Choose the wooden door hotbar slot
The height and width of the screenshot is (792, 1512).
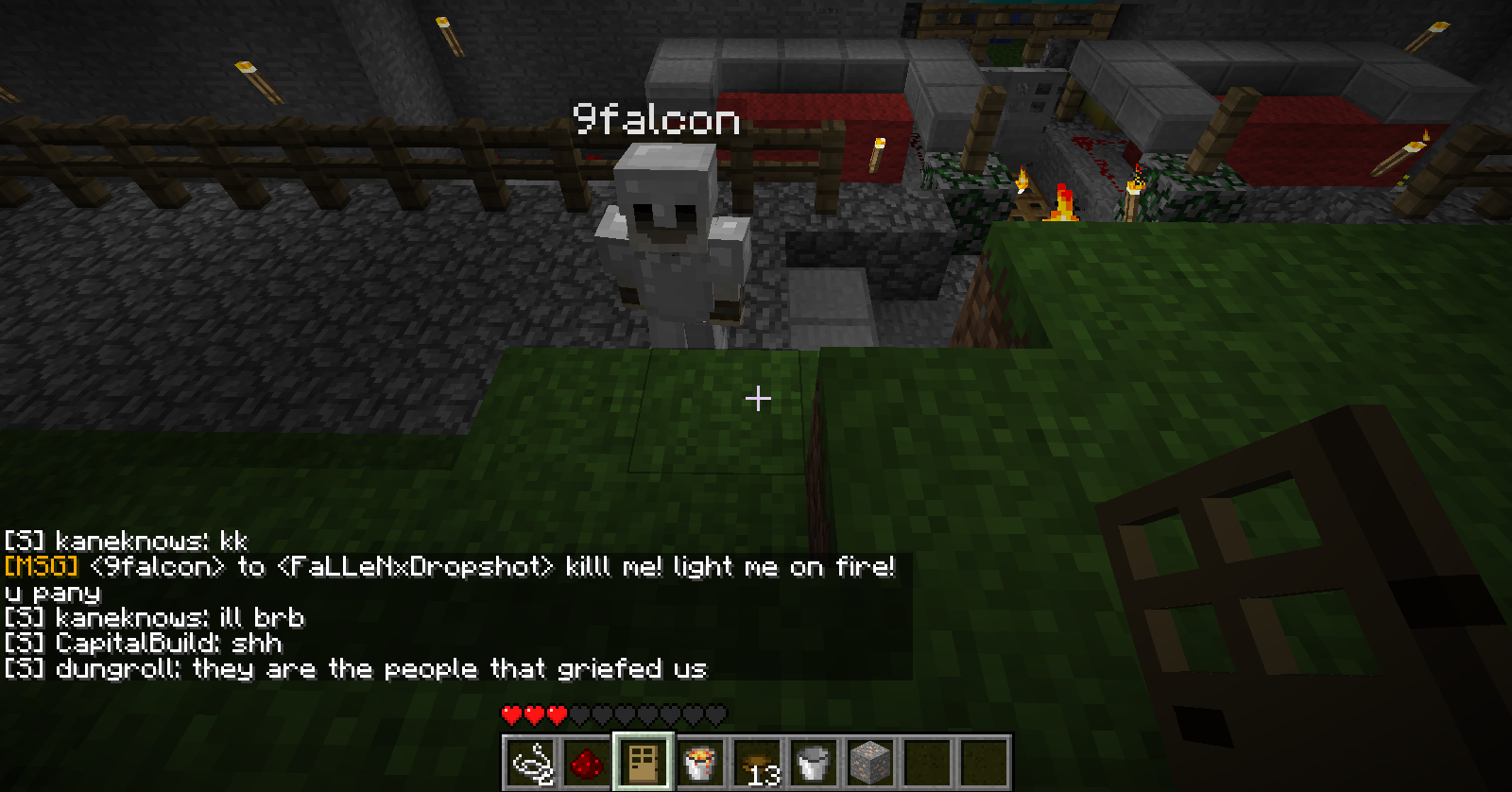coord(644,762)
